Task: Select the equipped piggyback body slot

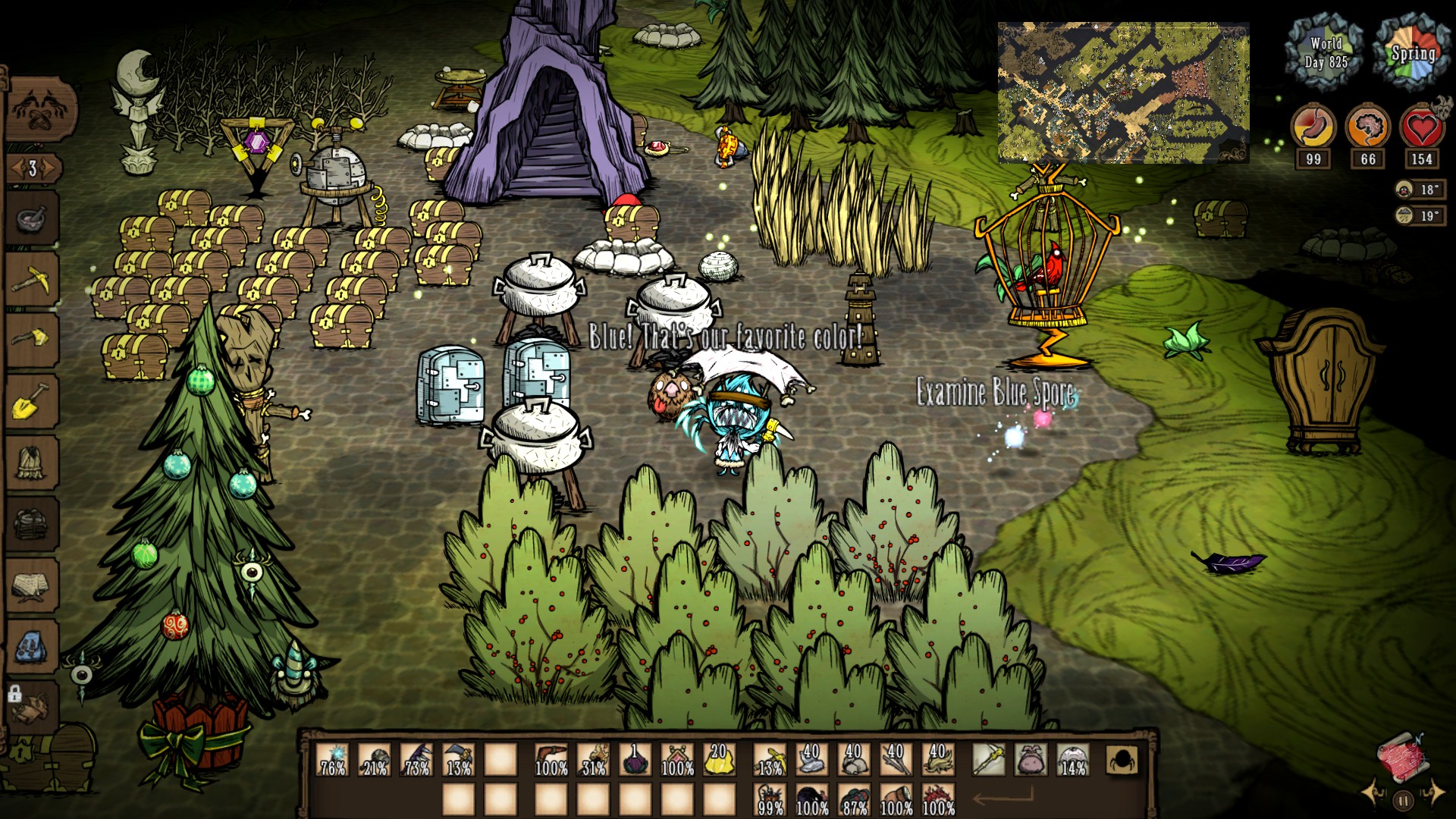Action: pos(1031,759)
